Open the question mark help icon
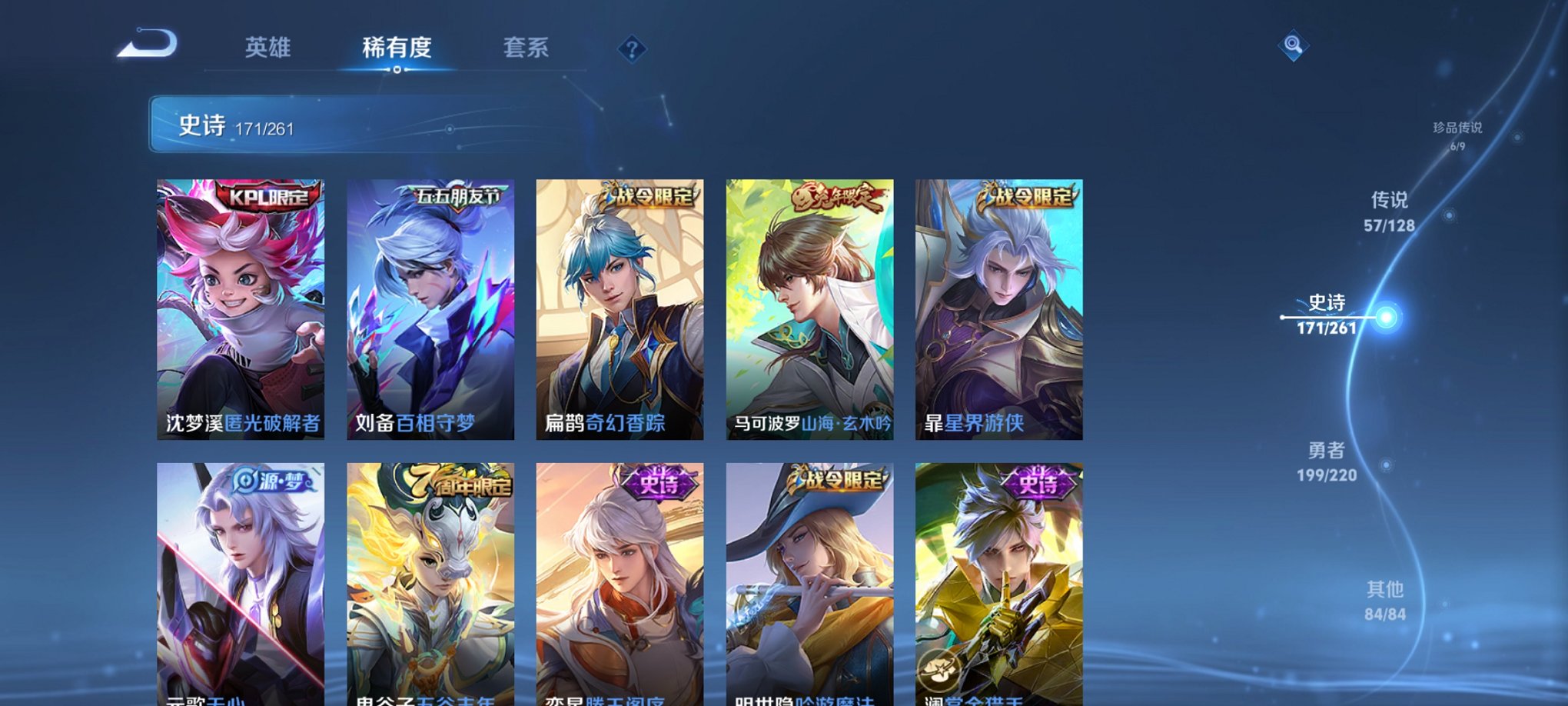1568x706 pixels. pyautogui.click(x=632, y=49)
